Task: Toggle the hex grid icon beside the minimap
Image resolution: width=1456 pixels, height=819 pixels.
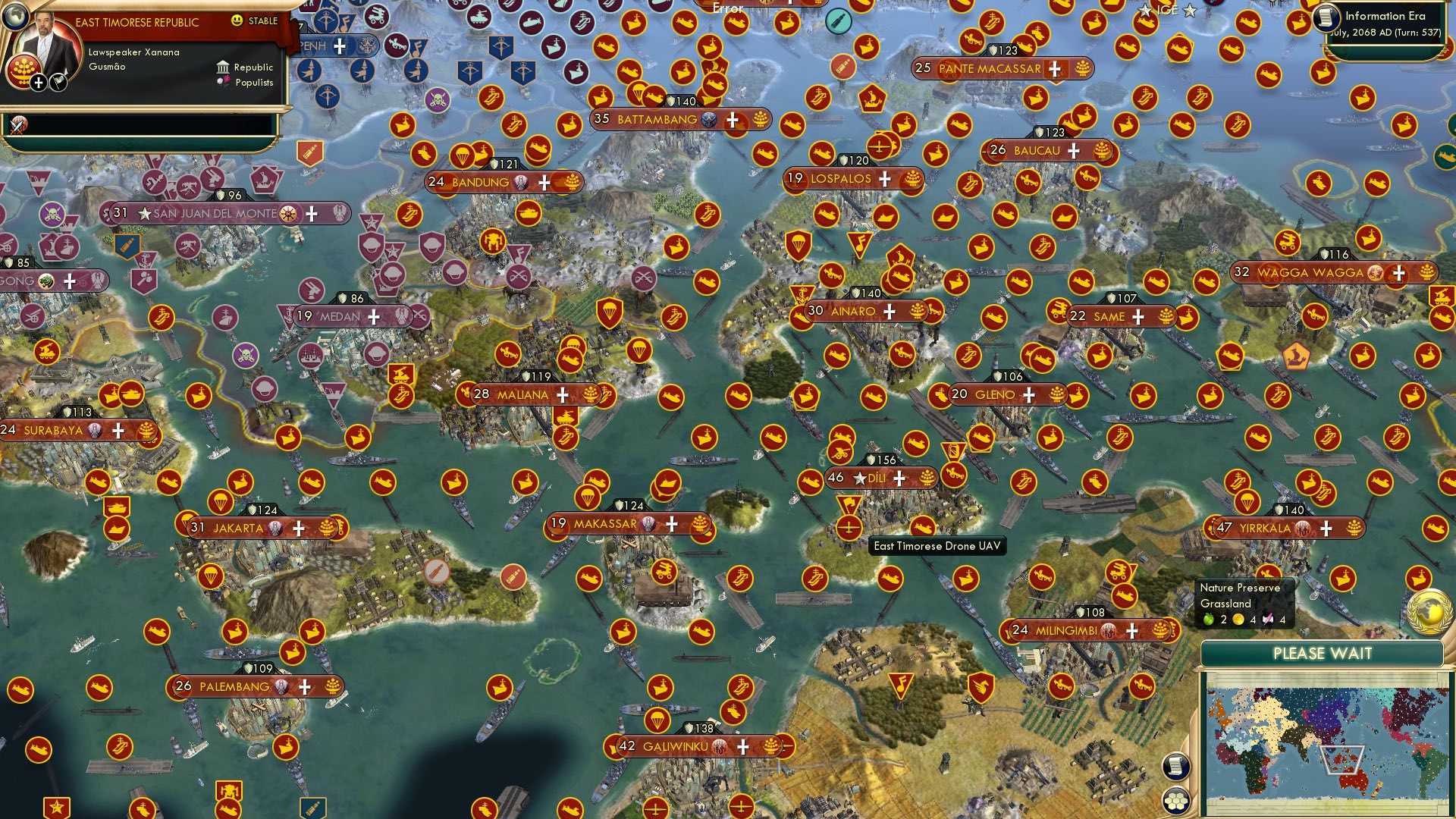Action: tap(1176, 800)
